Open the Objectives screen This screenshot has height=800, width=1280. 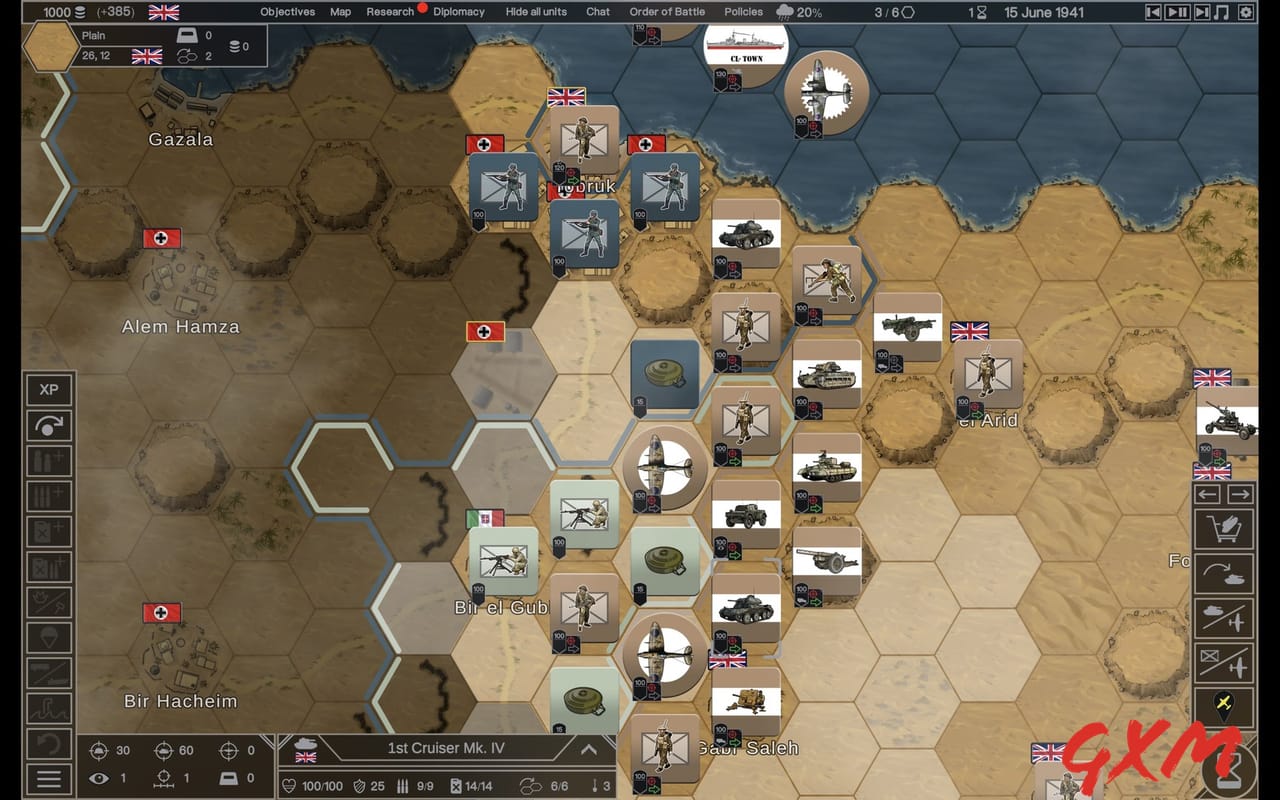[287, 12]
